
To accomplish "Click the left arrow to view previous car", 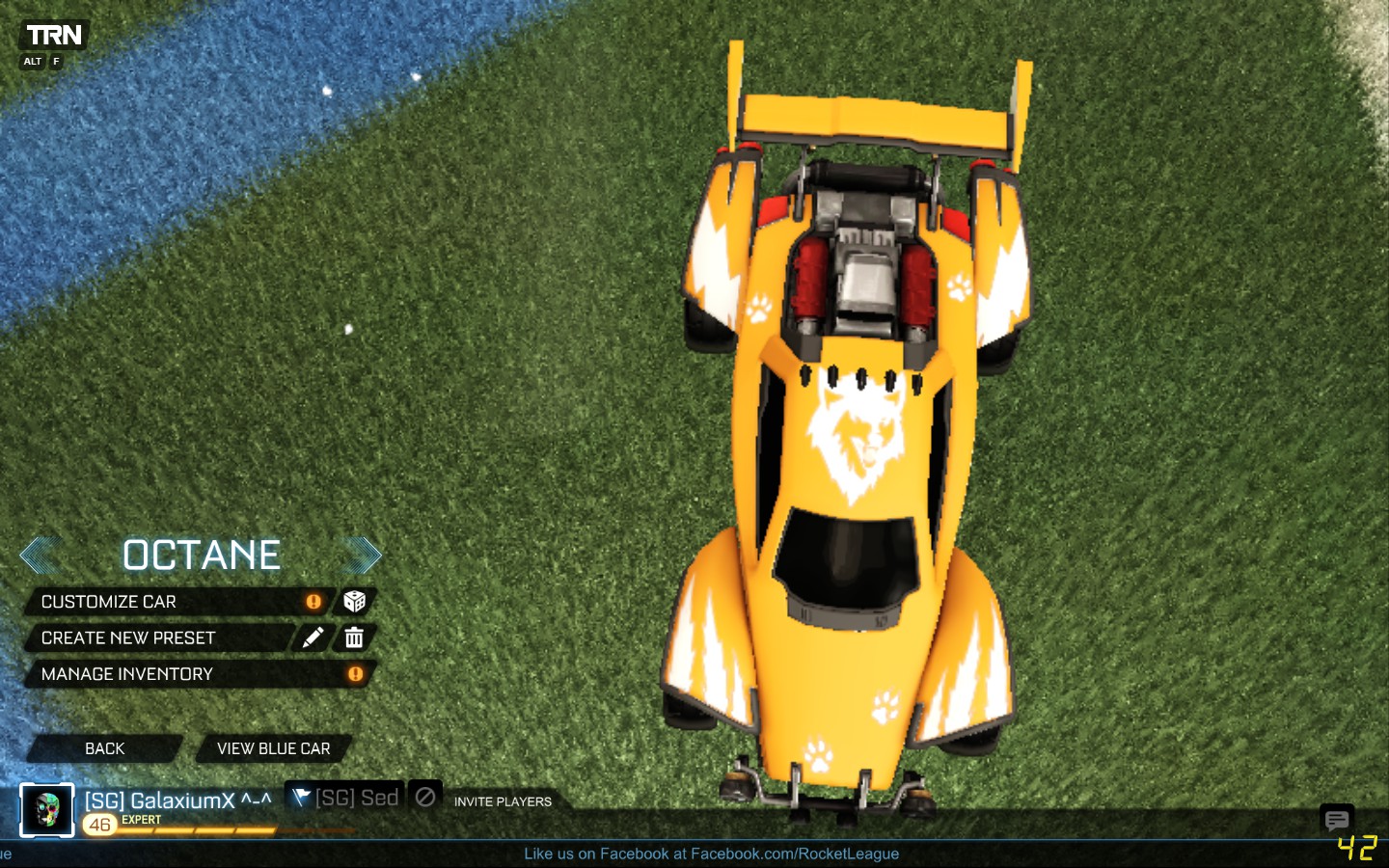I will (x=41, y=555).
